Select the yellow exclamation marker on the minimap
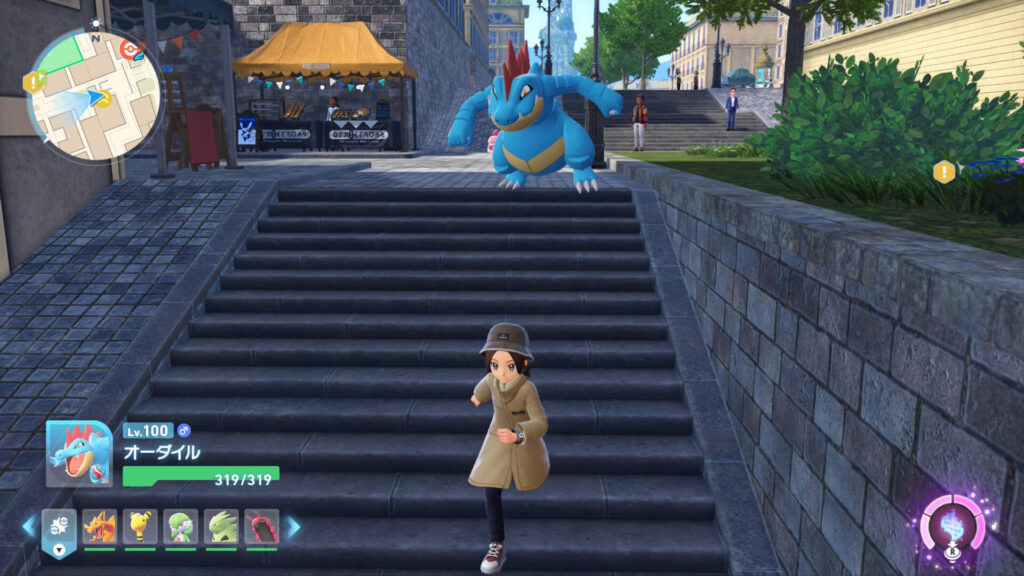This screenshot has height=576, width=1024. [34, 81]
